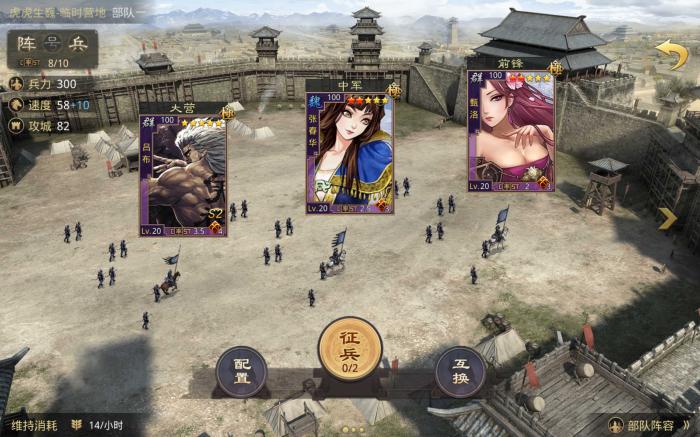The image size is (700, 437).
Task: Open the 配置 configuration button
Action: [x=242, y=371]
